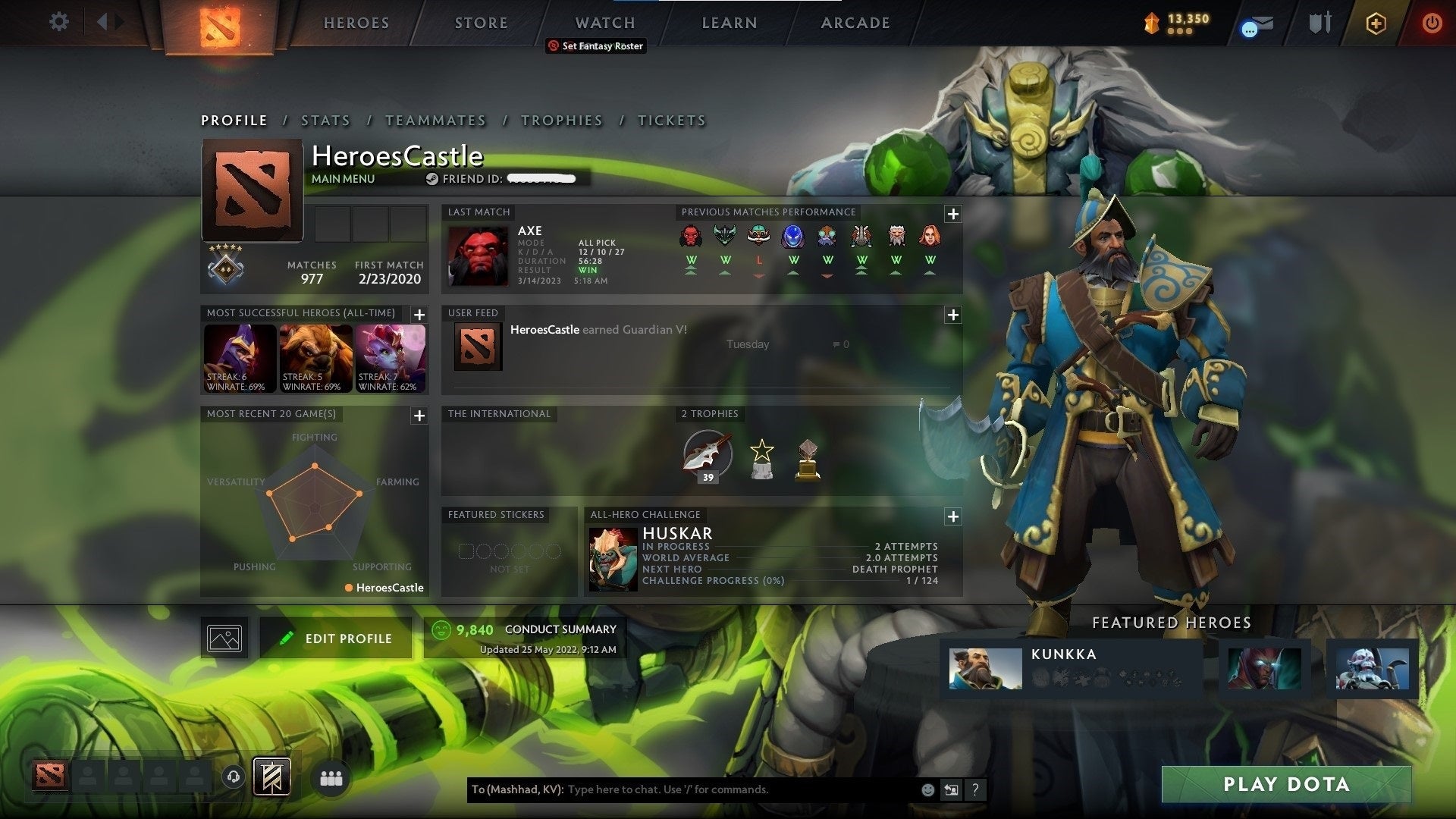Switch to the Teammates tab
The height and width of the screenshot is (819, 1456).
(x=435, y=121)
